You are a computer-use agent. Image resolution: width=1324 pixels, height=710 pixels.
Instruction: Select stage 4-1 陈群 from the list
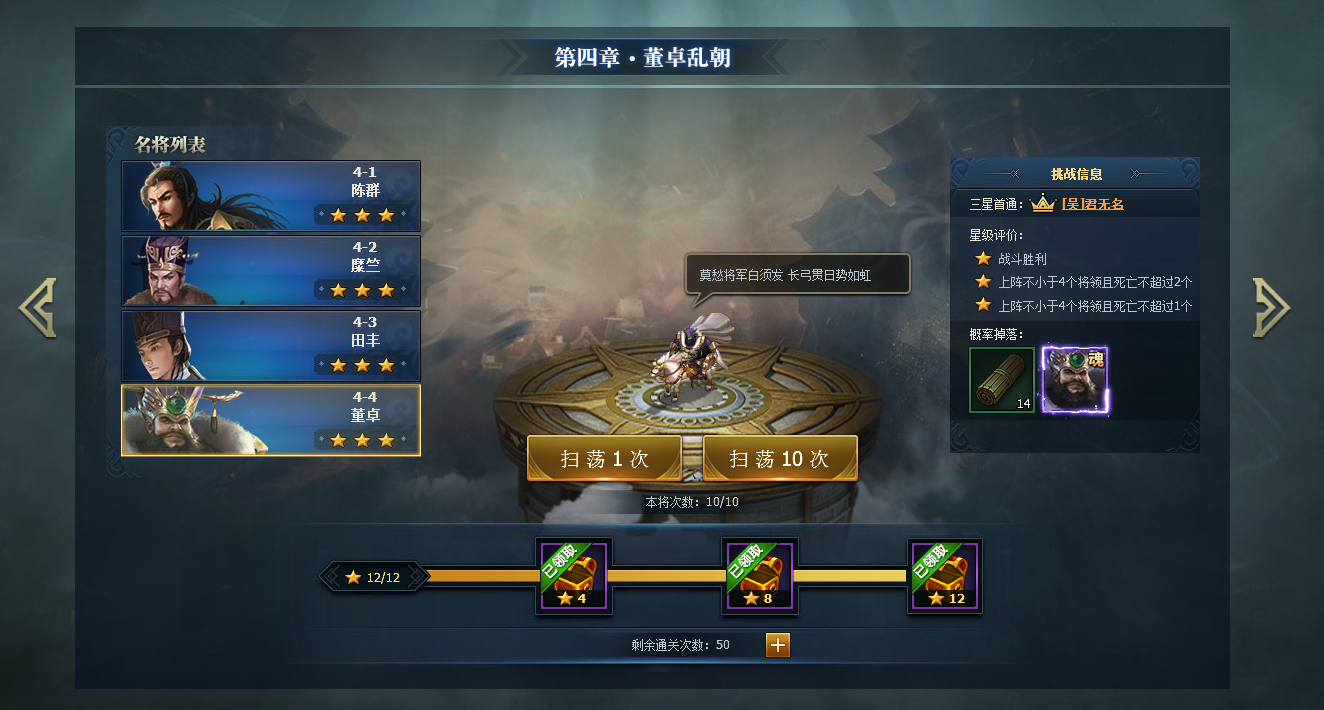pyautogui.click(x=271, y=196)
